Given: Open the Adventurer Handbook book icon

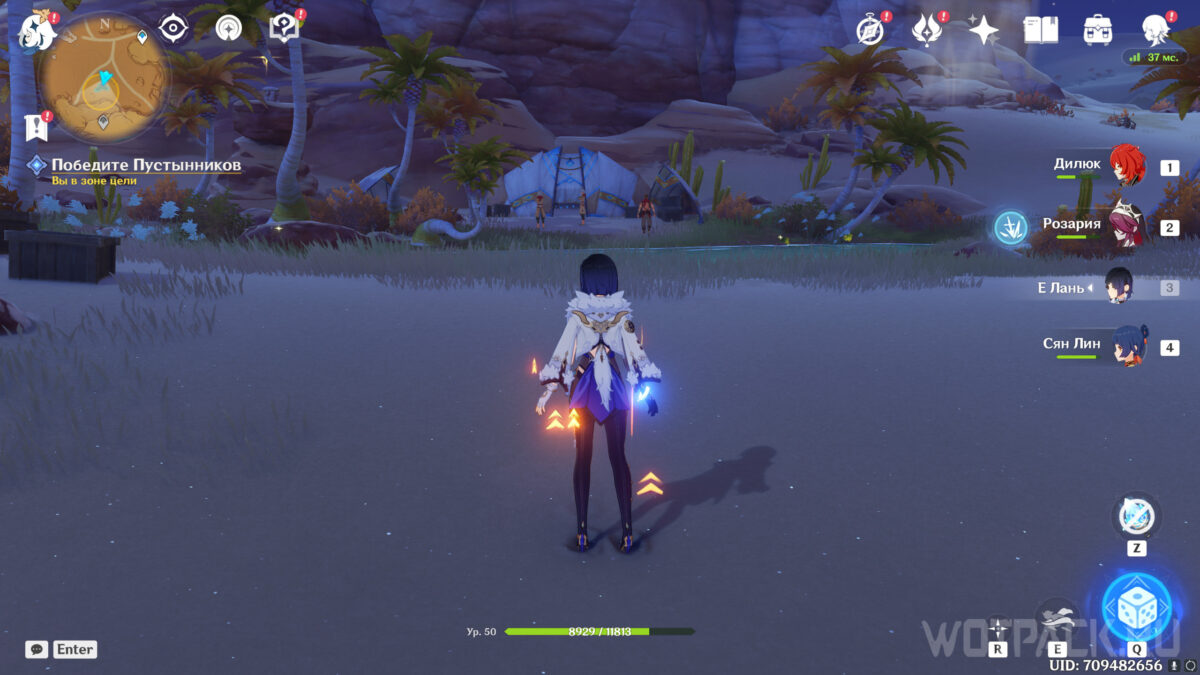Looking at the screenshot, I should coord(1041,30).
